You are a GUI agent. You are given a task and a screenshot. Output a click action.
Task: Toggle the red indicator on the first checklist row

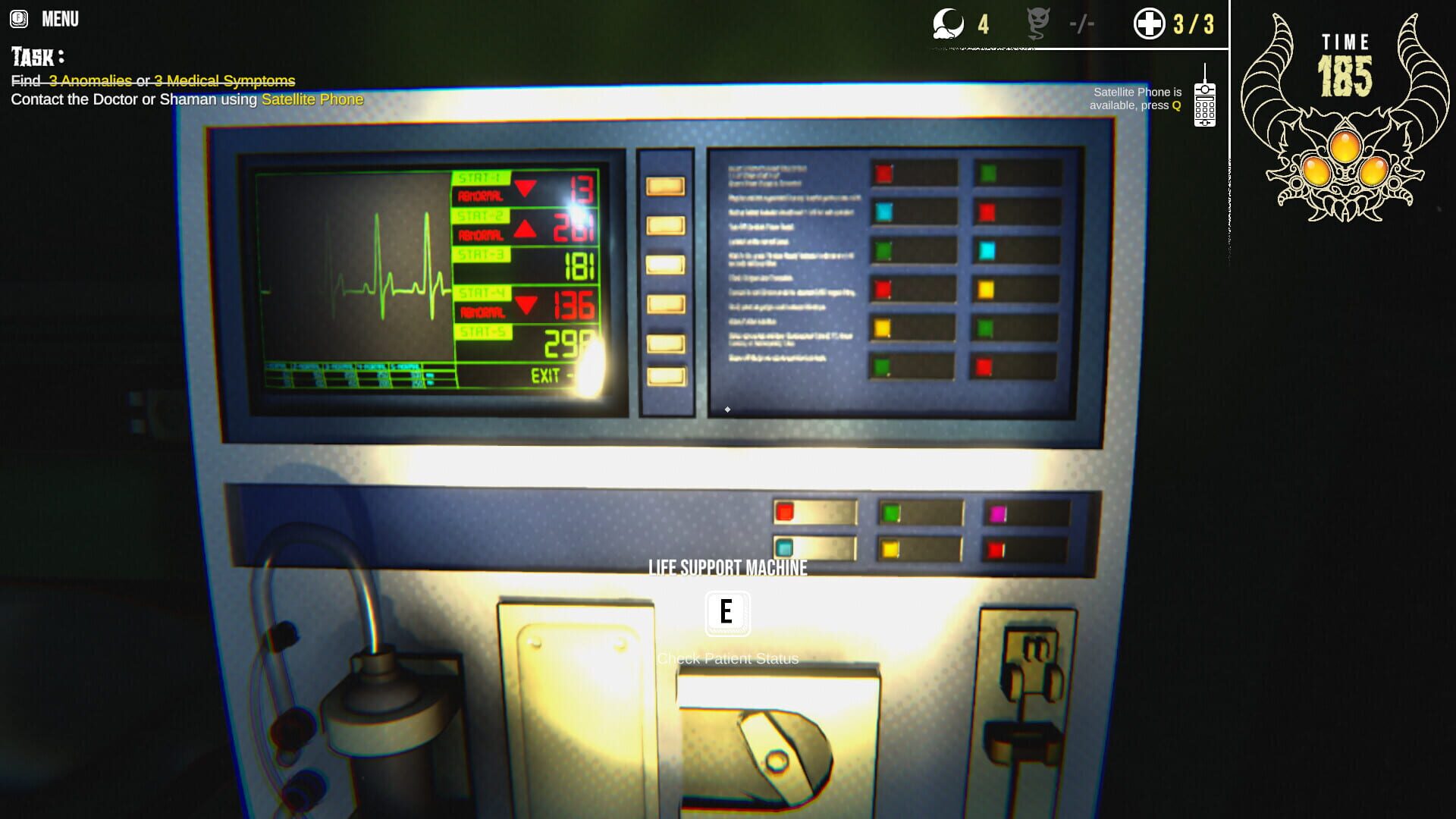point(882,173)
